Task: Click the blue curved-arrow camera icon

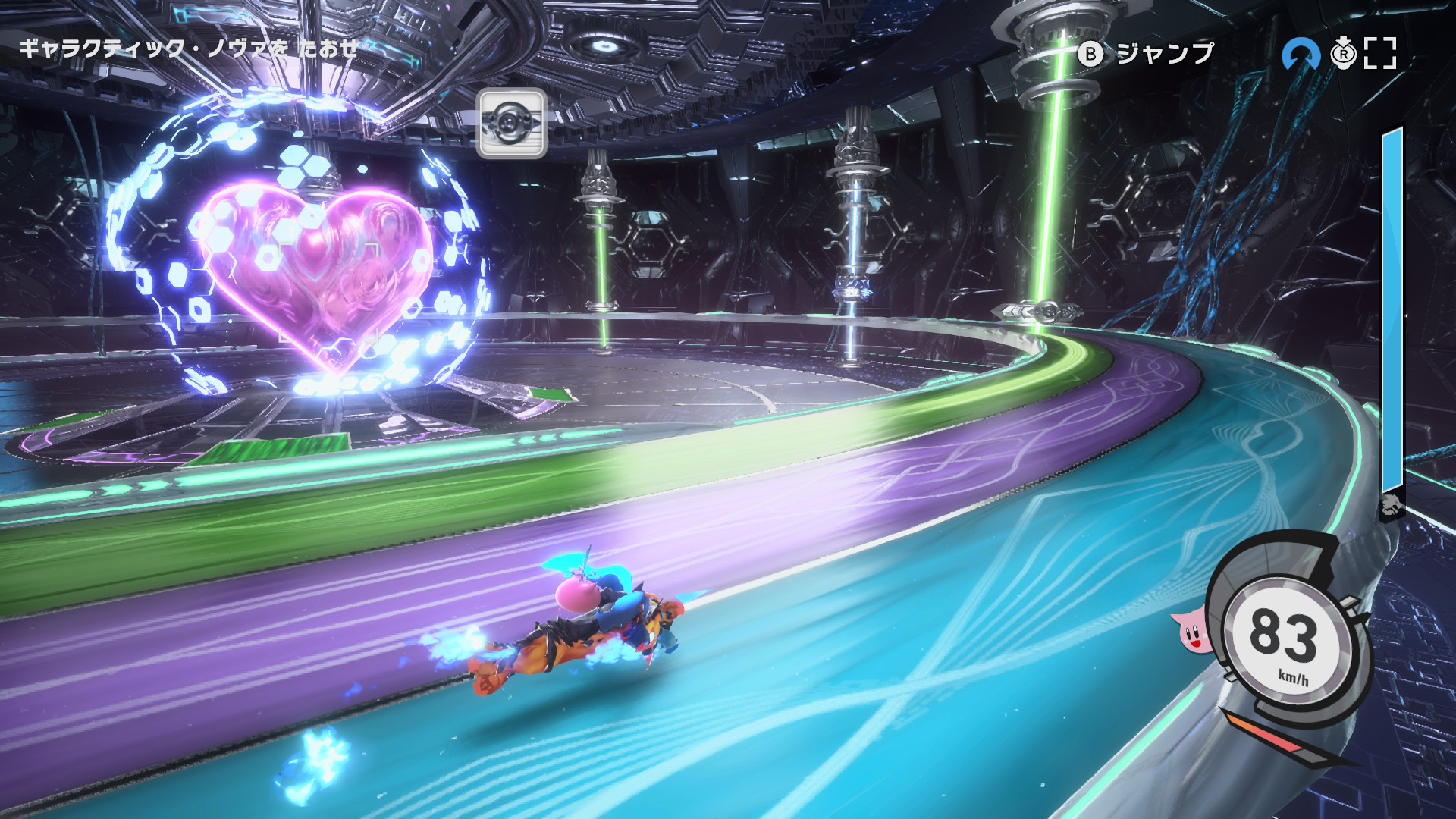Action: (1300, 55)
